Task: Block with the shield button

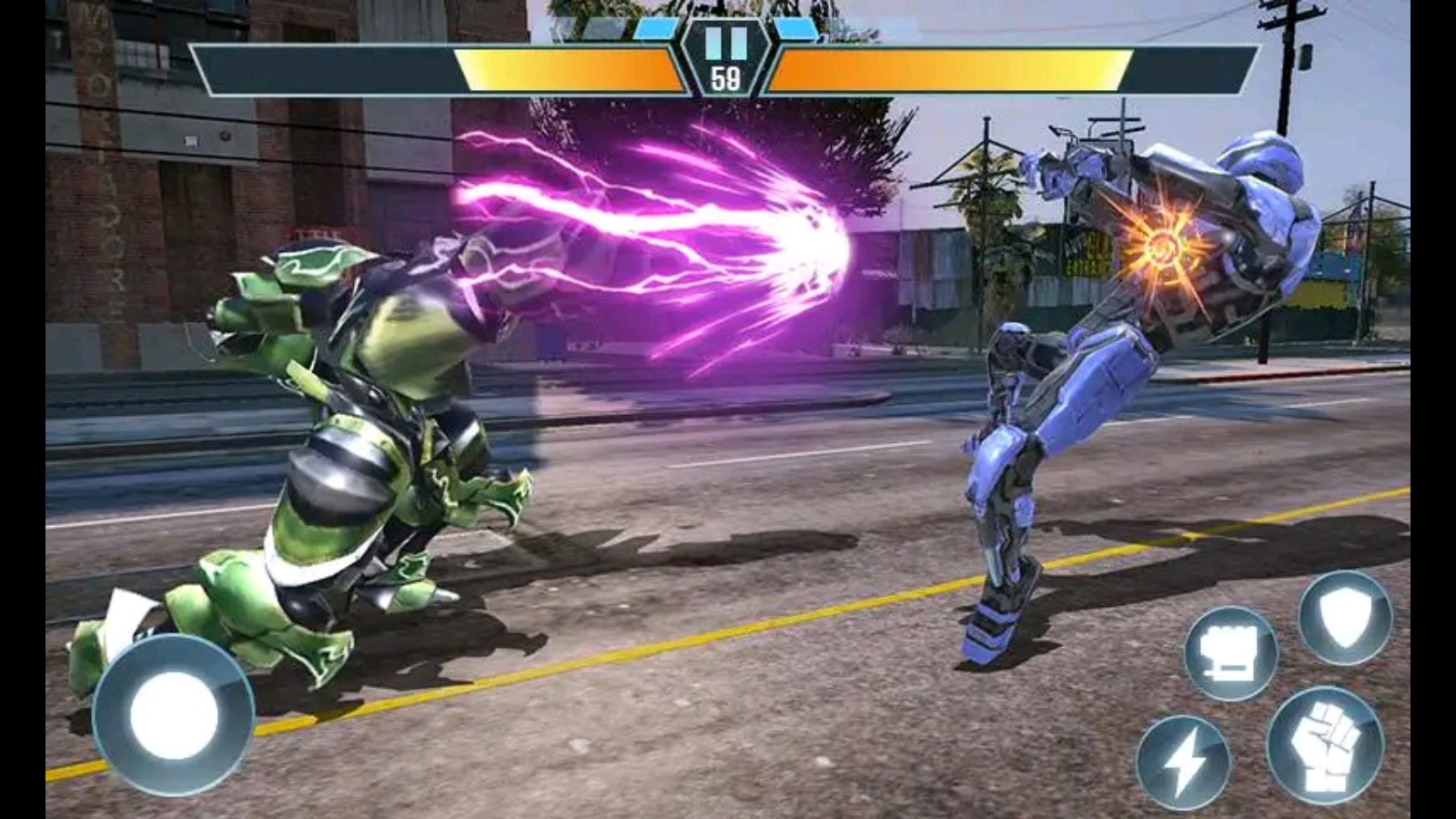Action: click(x=1344, y=618)
